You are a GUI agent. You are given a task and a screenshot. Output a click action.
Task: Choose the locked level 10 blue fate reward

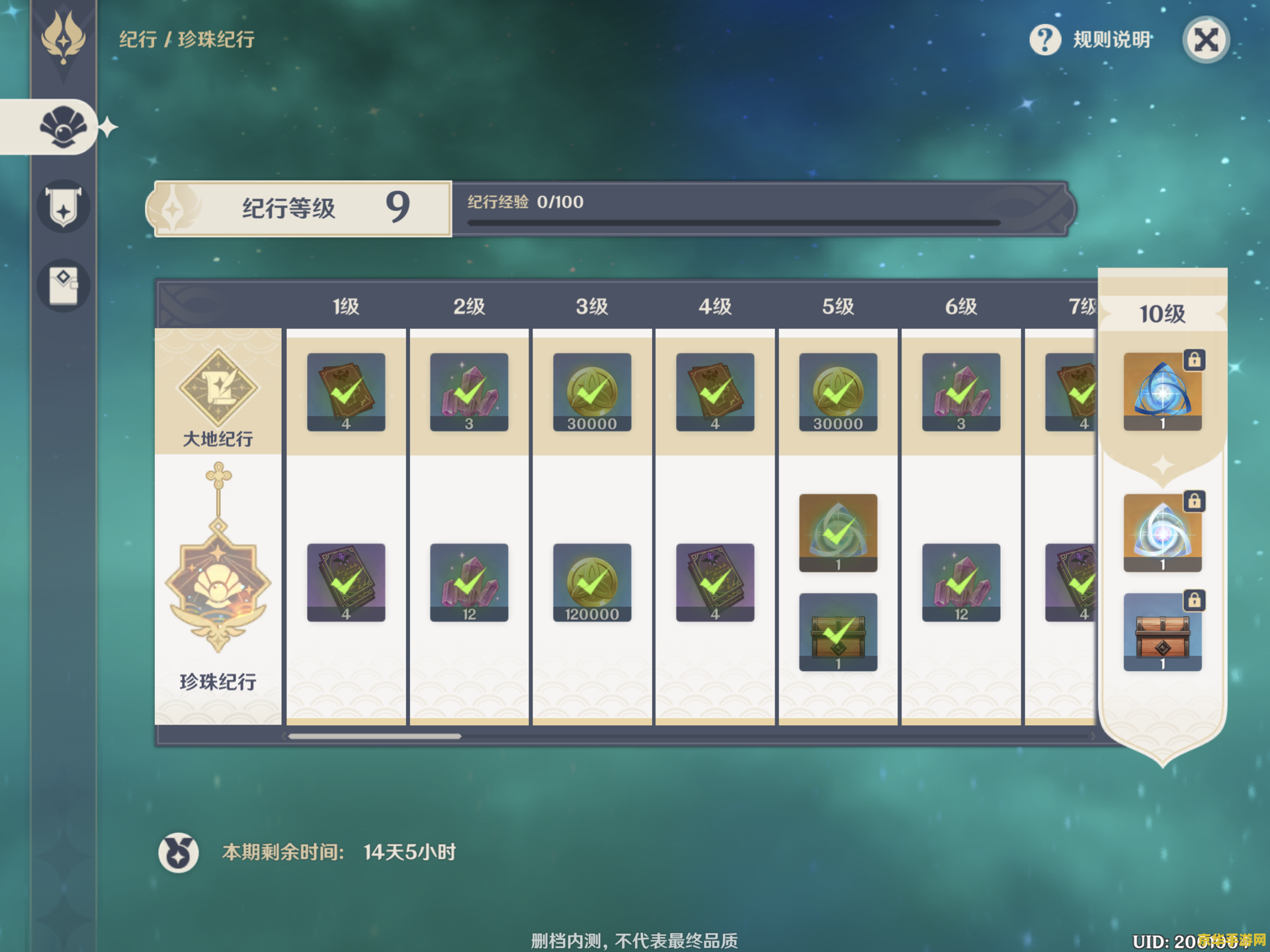click(1162, 392)
